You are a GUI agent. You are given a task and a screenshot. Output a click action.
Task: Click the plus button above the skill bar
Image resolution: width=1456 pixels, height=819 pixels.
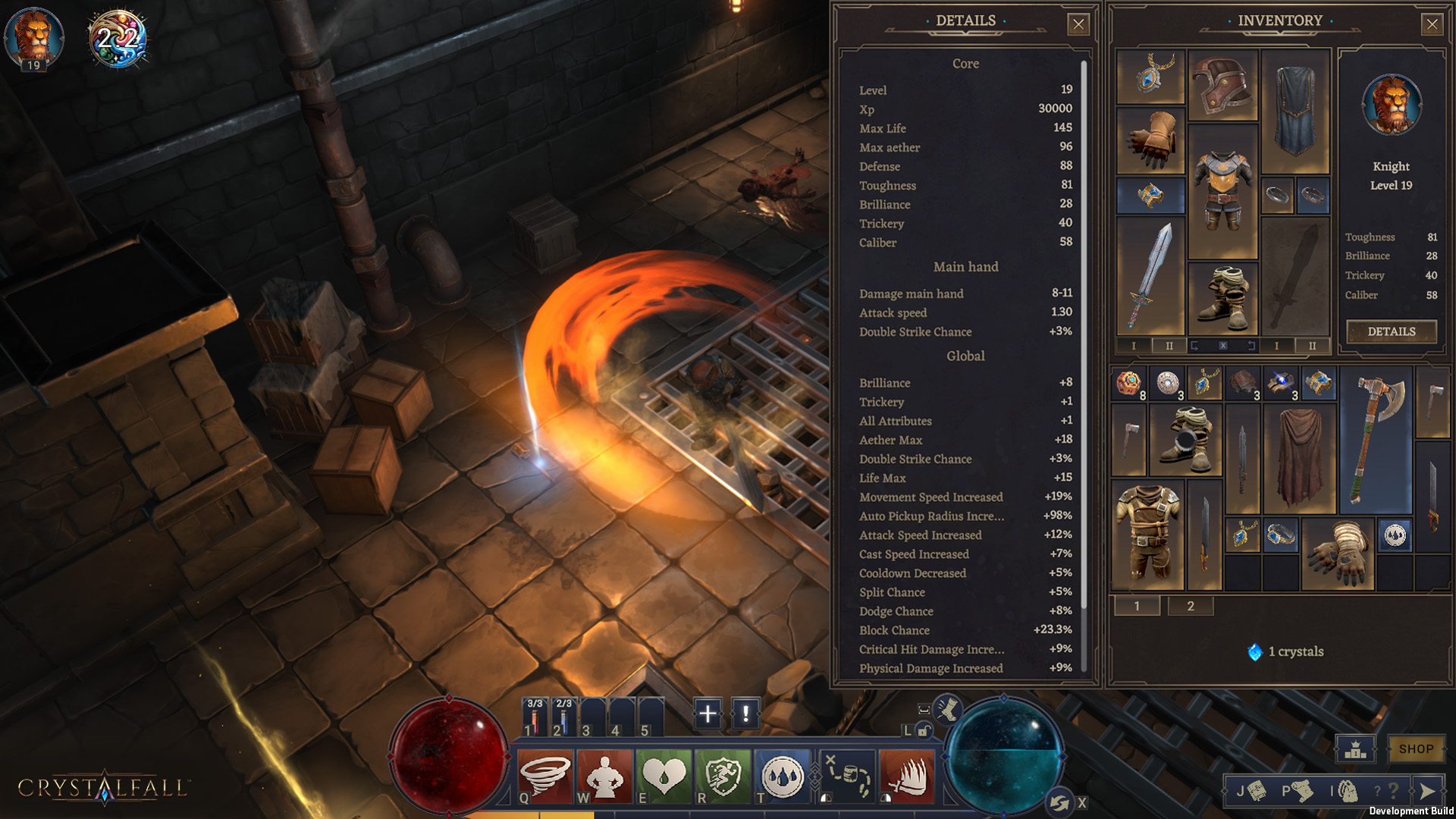click(707, 714)
